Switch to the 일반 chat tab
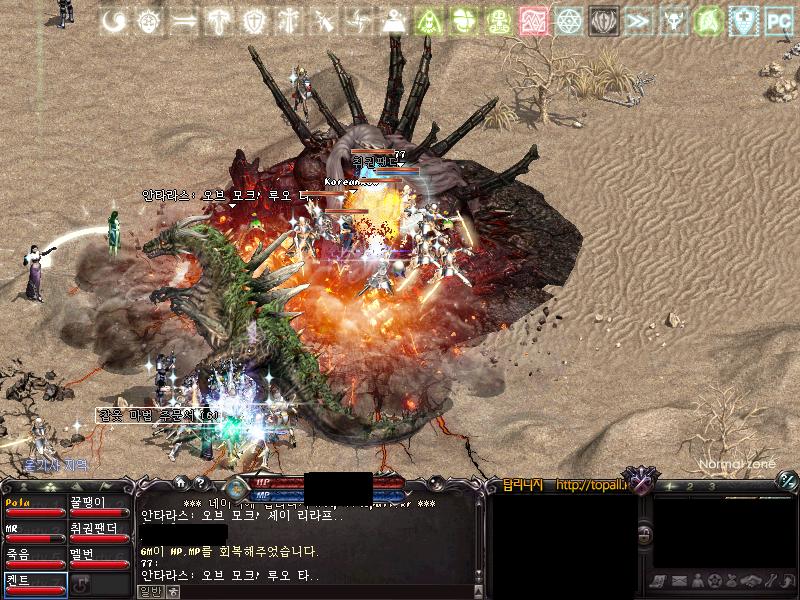The width and height of the screenshot is (800, 600). [149, 590]
